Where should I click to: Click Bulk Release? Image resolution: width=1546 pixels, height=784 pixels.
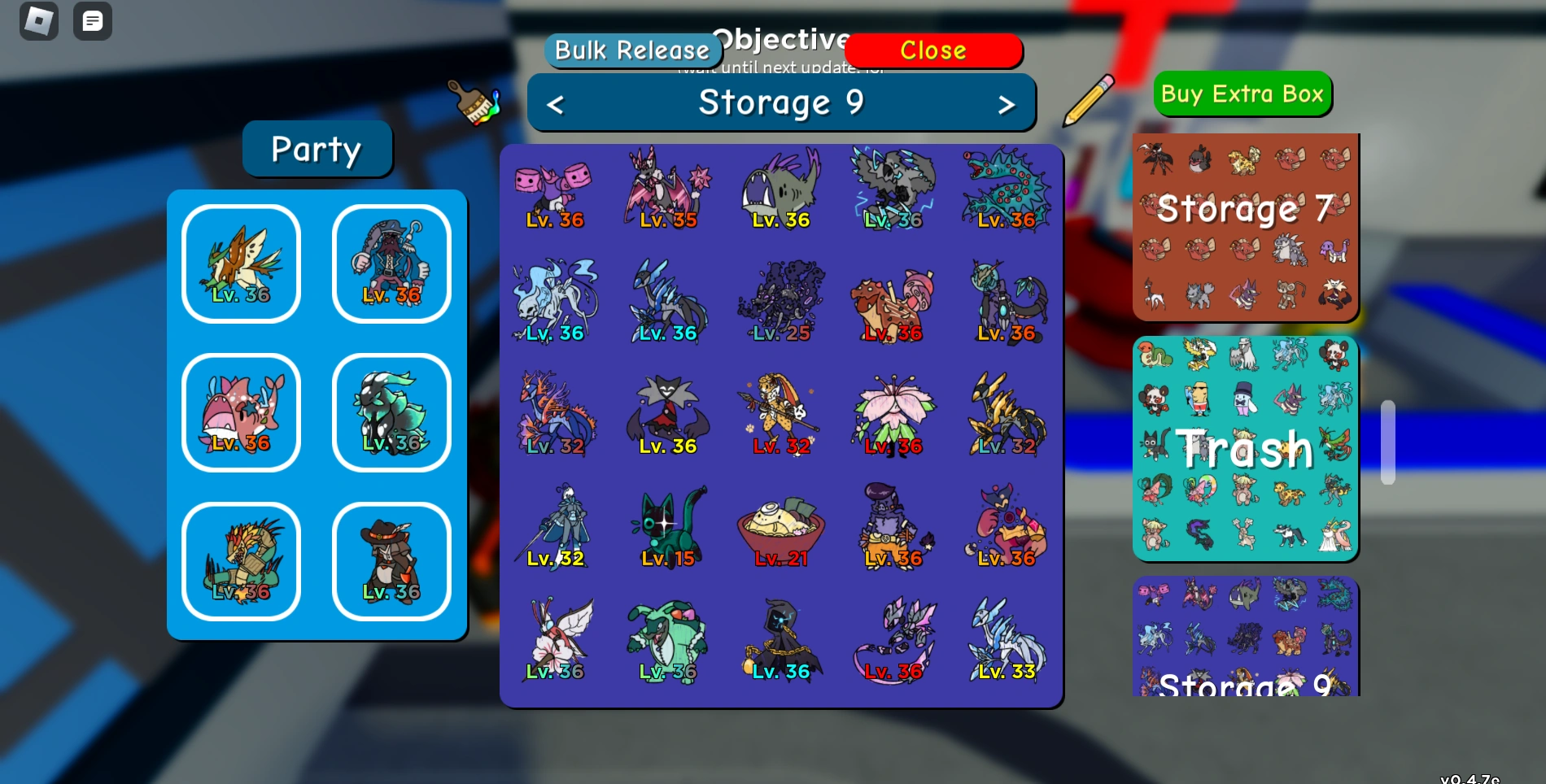633,50
